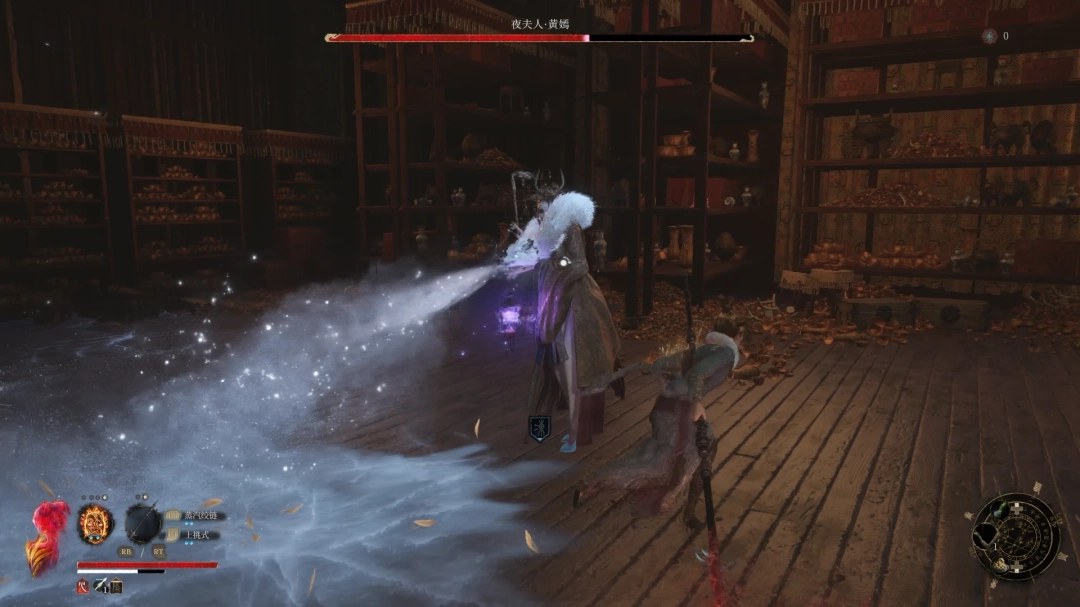Viewport: 1080px width, 607px height.
Task: Activate the 蒸汽绞链 skill label
Action: [199, 516]
